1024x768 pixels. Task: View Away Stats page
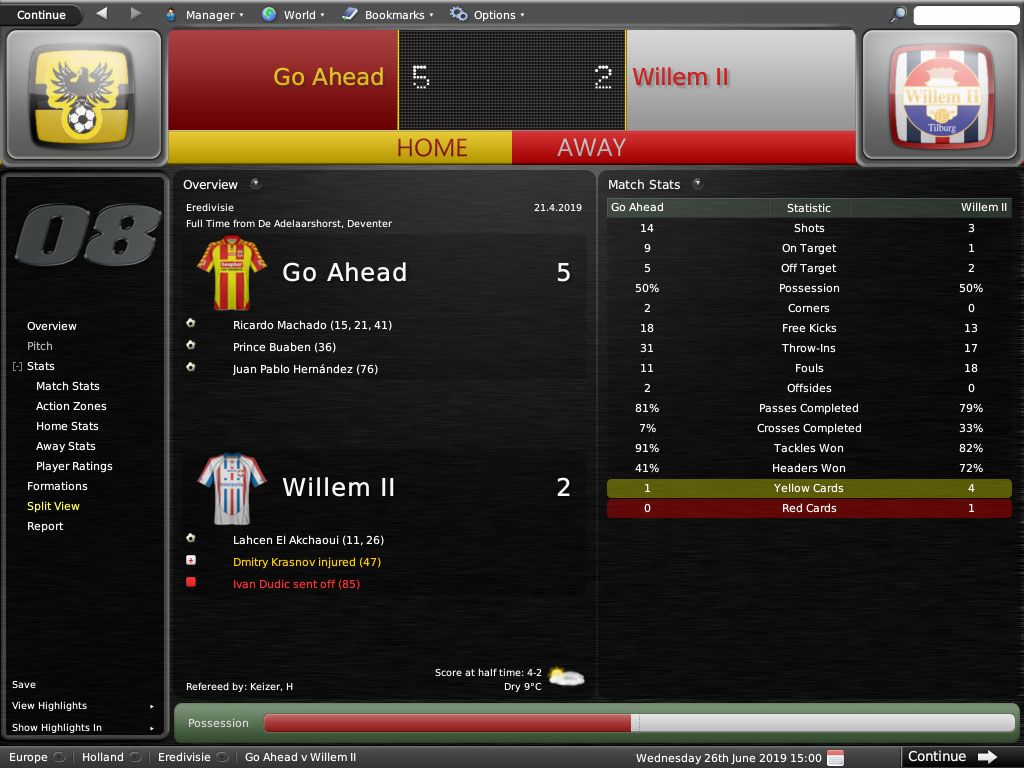pos(66,446)
